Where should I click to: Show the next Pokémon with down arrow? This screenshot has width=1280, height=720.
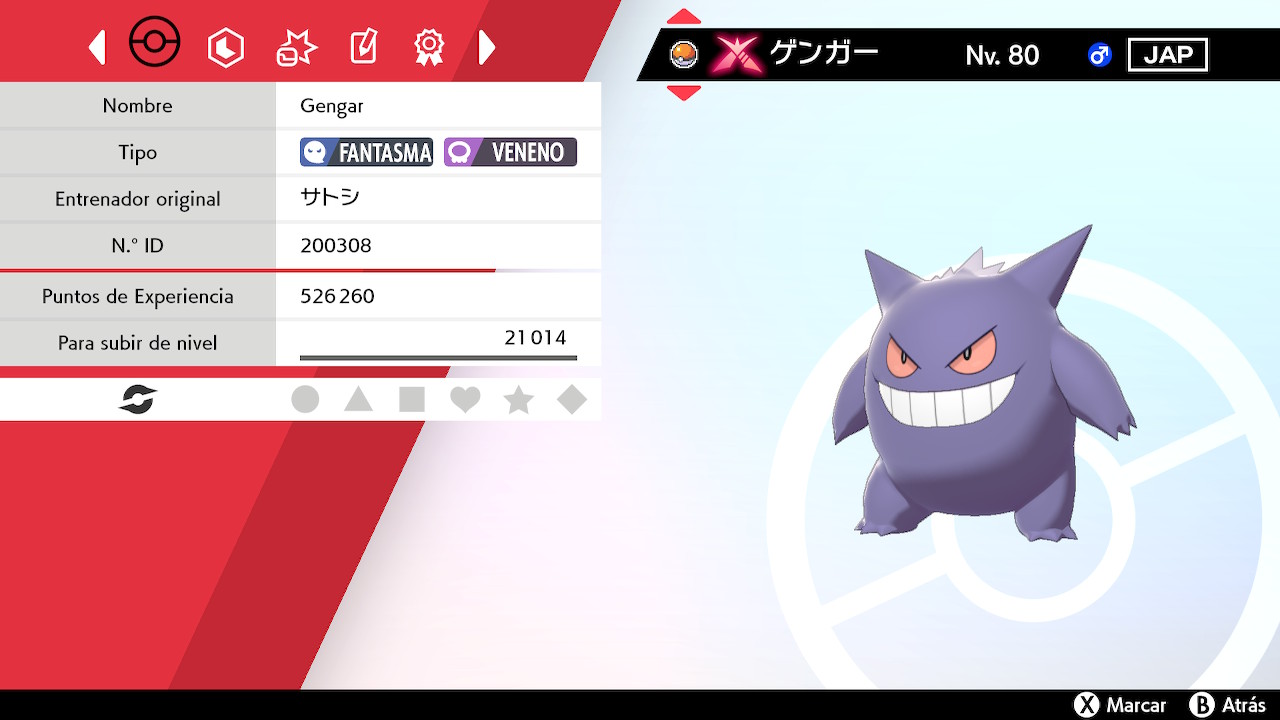coord(684,93)
